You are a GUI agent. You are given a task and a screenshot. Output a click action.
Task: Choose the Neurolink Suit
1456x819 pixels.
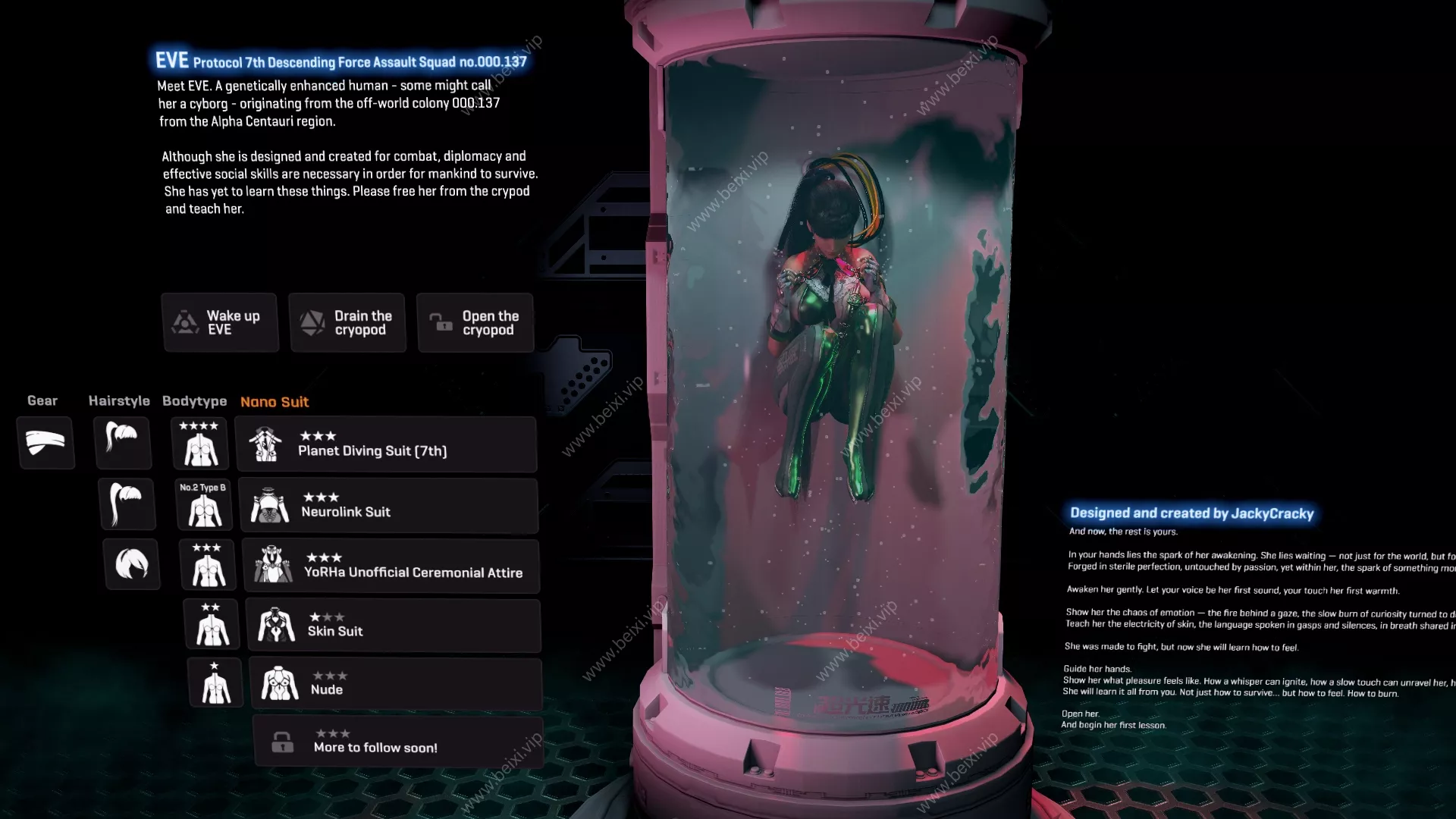pyautogui.click(x=388, y=505)
